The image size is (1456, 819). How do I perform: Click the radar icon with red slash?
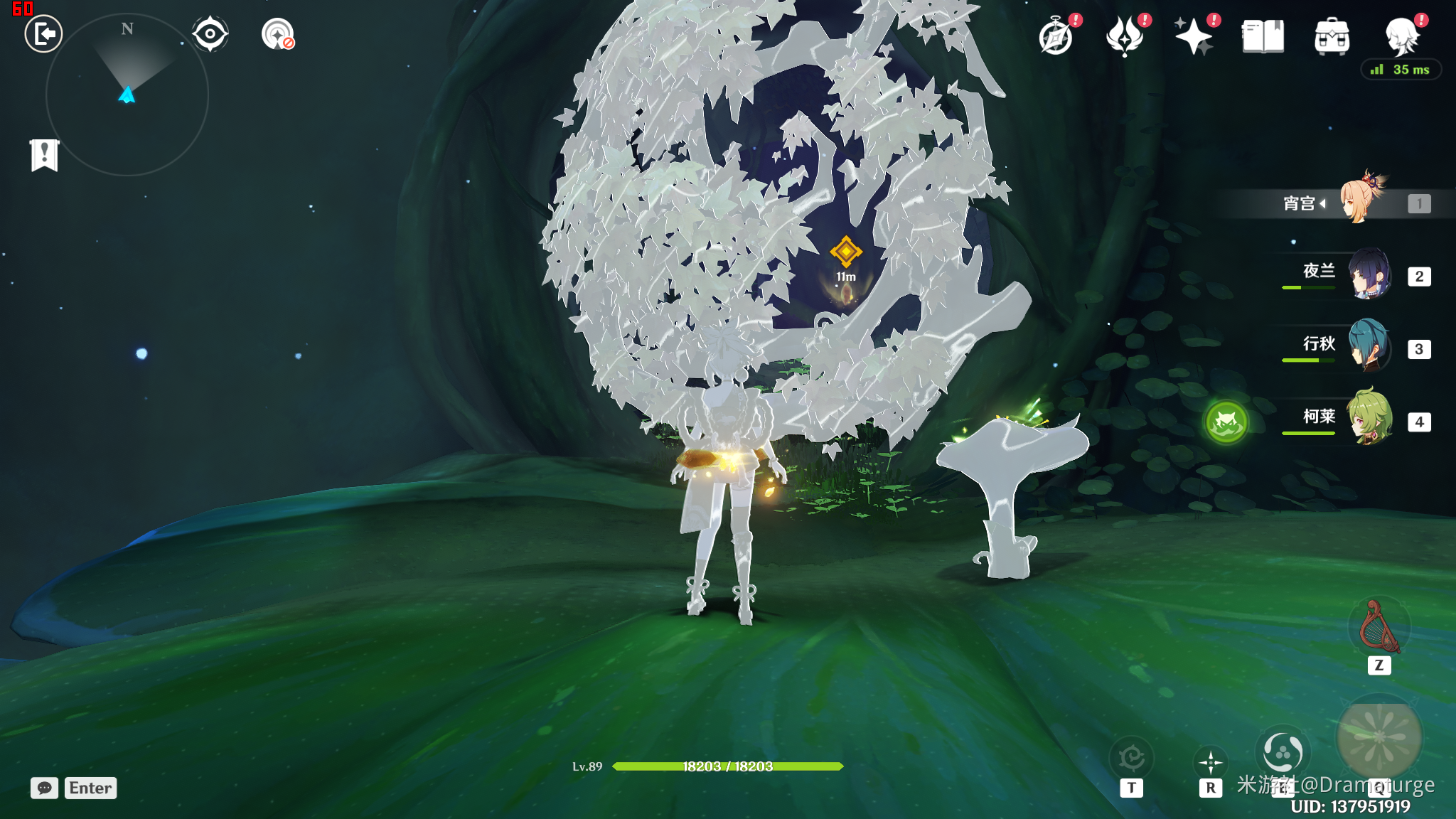[x=278, y=34]
